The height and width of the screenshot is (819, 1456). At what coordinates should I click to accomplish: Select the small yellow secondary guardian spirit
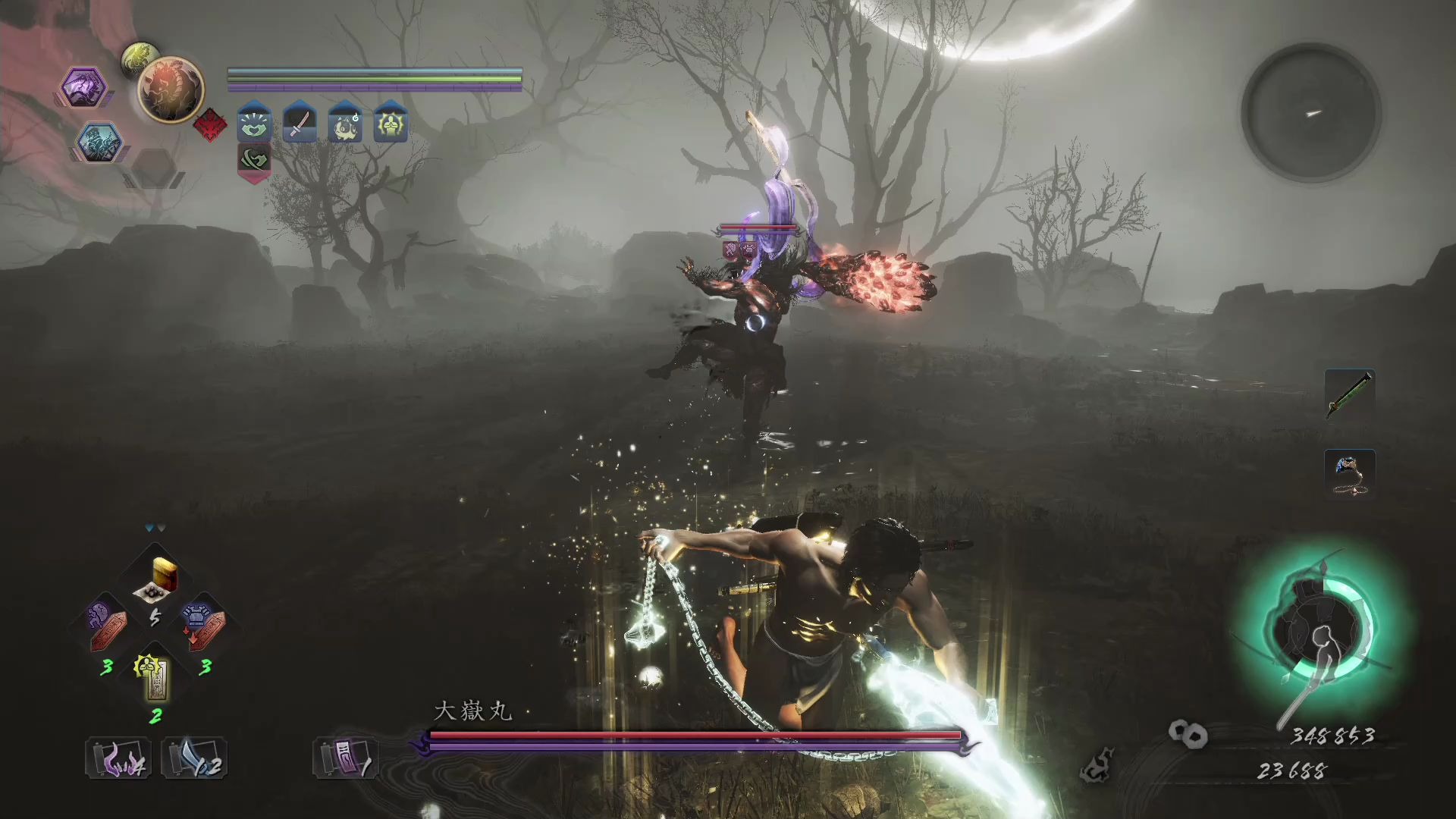pos(139,55)
